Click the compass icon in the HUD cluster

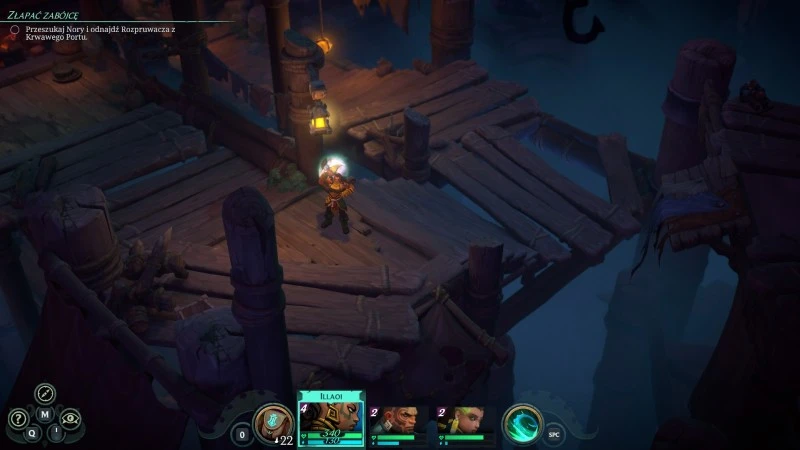(x=45, y=393)
